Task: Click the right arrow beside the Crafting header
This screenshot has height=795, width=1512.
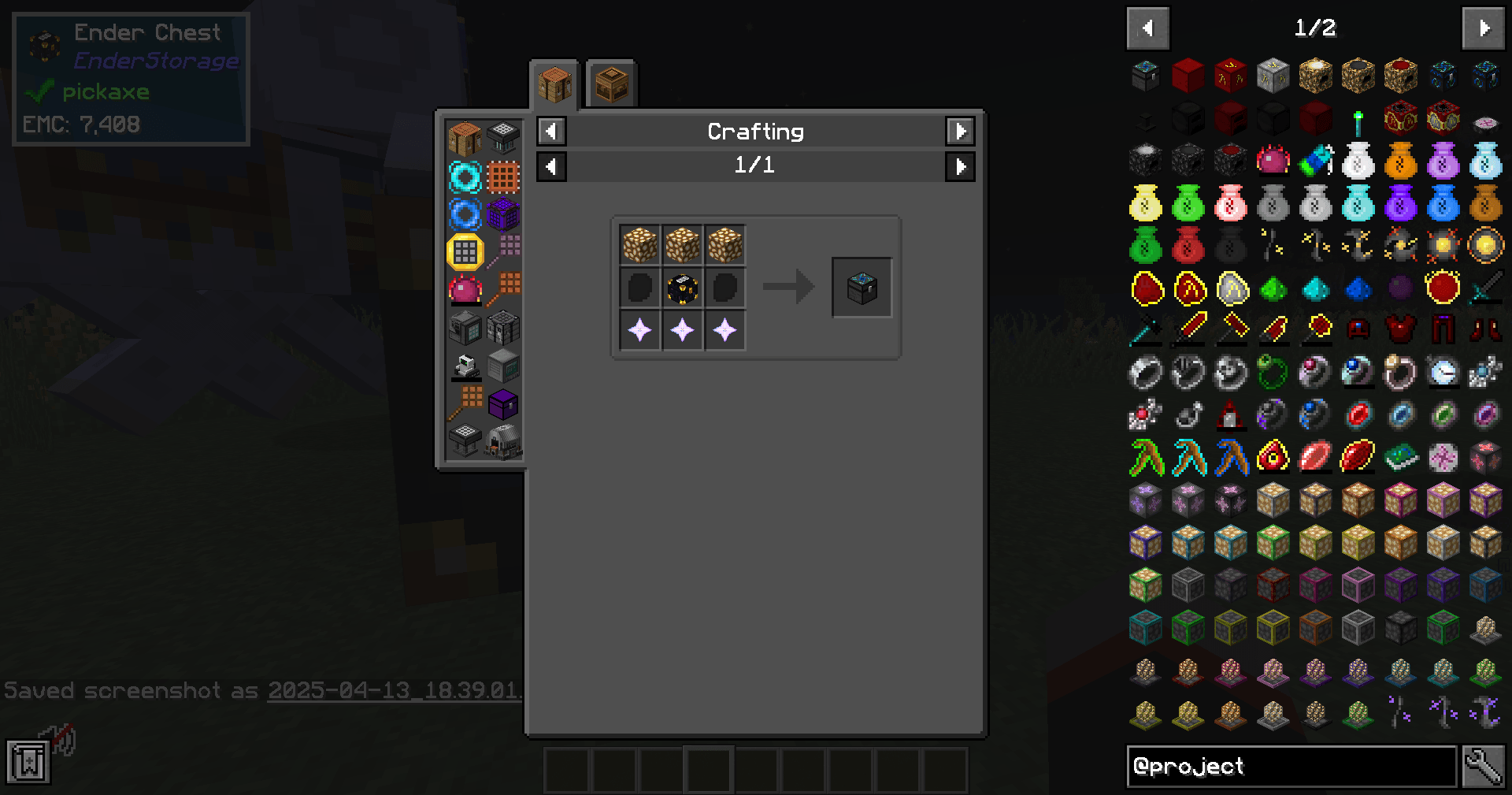Action: pos(960,132)
